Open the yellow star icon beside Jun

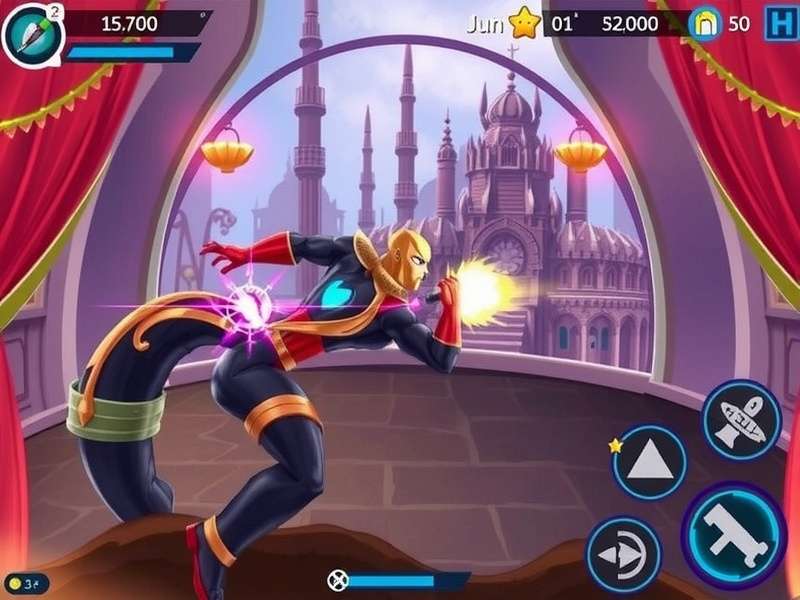[523, 22]
